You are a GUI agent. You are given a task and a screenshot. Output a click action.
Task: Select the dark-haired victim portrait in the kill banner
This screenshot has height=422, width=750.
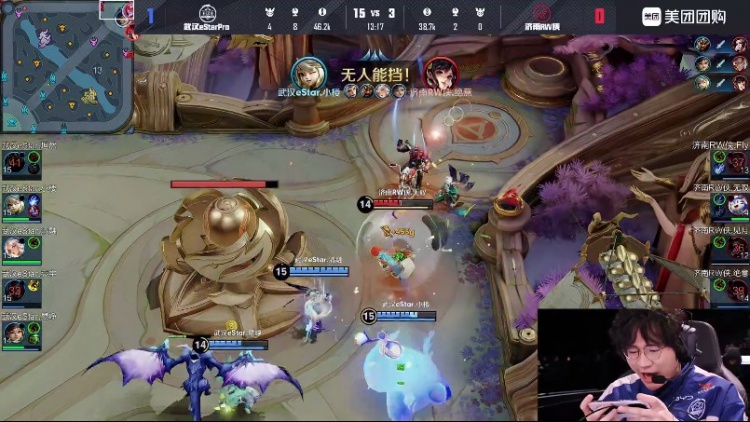click(x=438, y=73)
